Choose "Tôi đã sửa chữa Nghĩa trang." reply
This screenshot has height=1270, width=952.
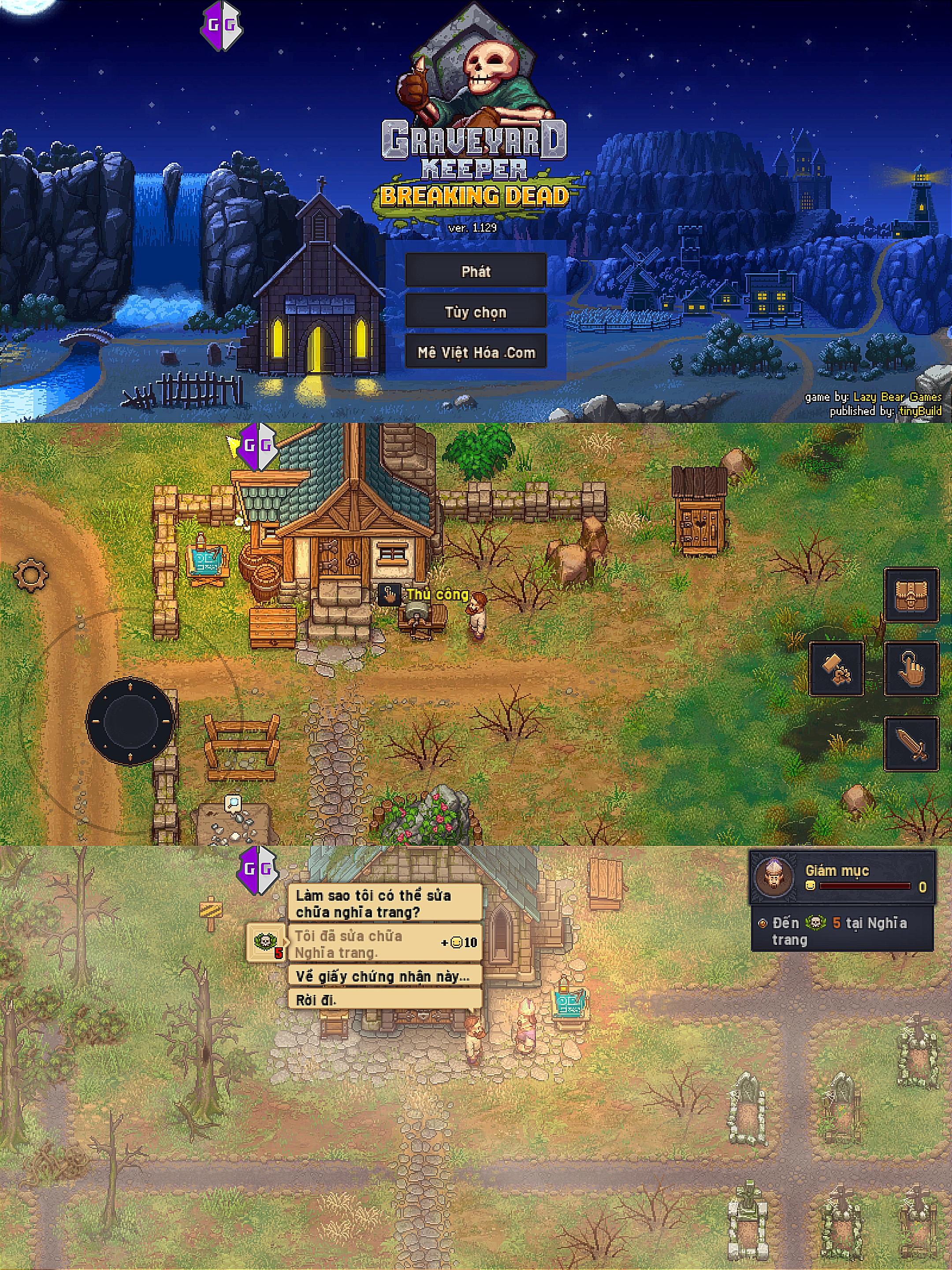pyautogui.click(x=384, y=944)
